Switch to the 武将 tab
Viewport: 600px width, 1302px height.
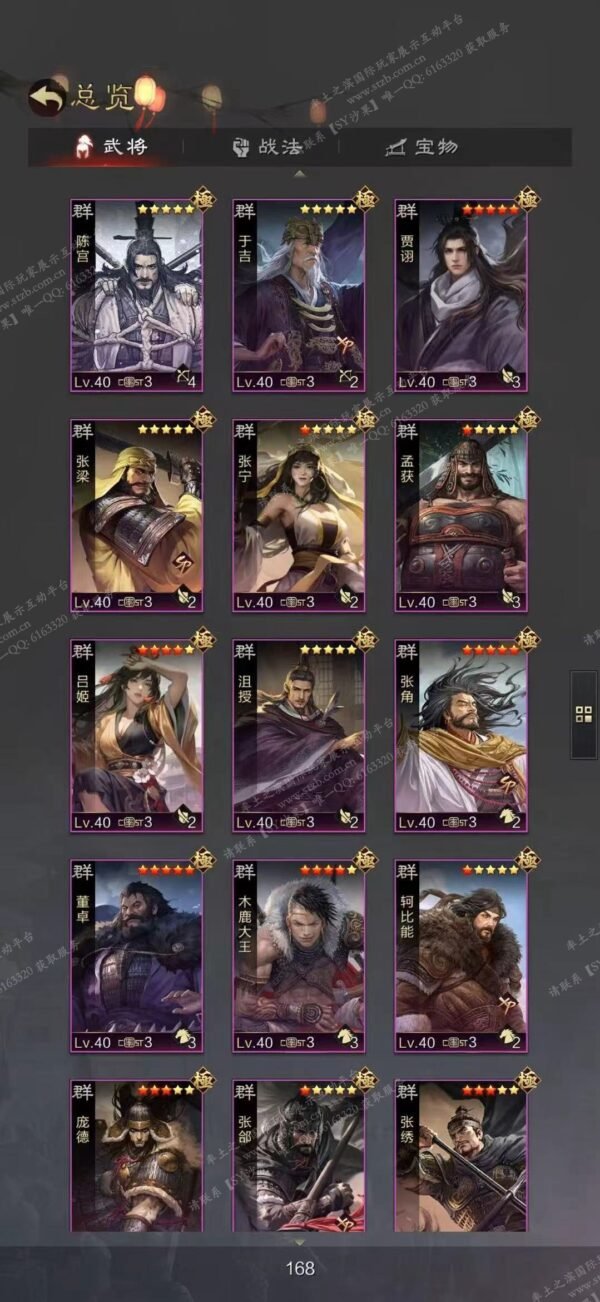click(110, 146)
